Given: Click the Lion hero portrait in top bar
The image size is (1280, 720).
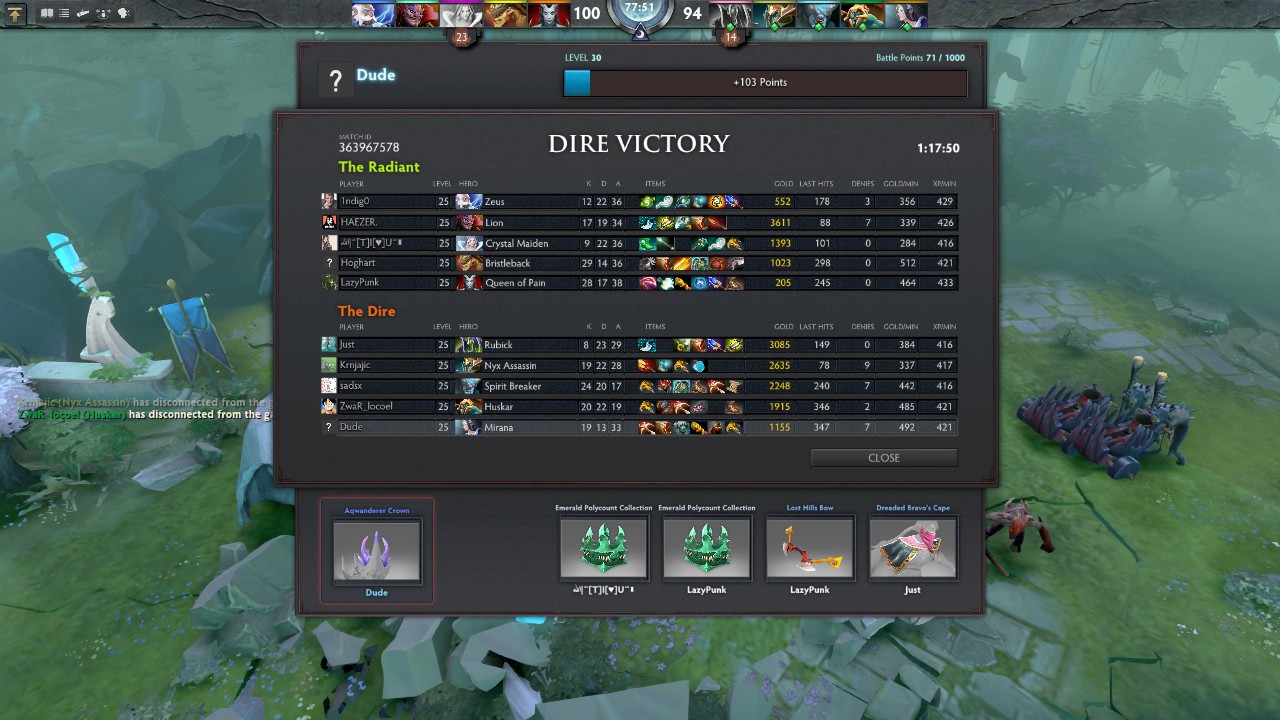Looking at the screenshot, I should coord(417,14).
